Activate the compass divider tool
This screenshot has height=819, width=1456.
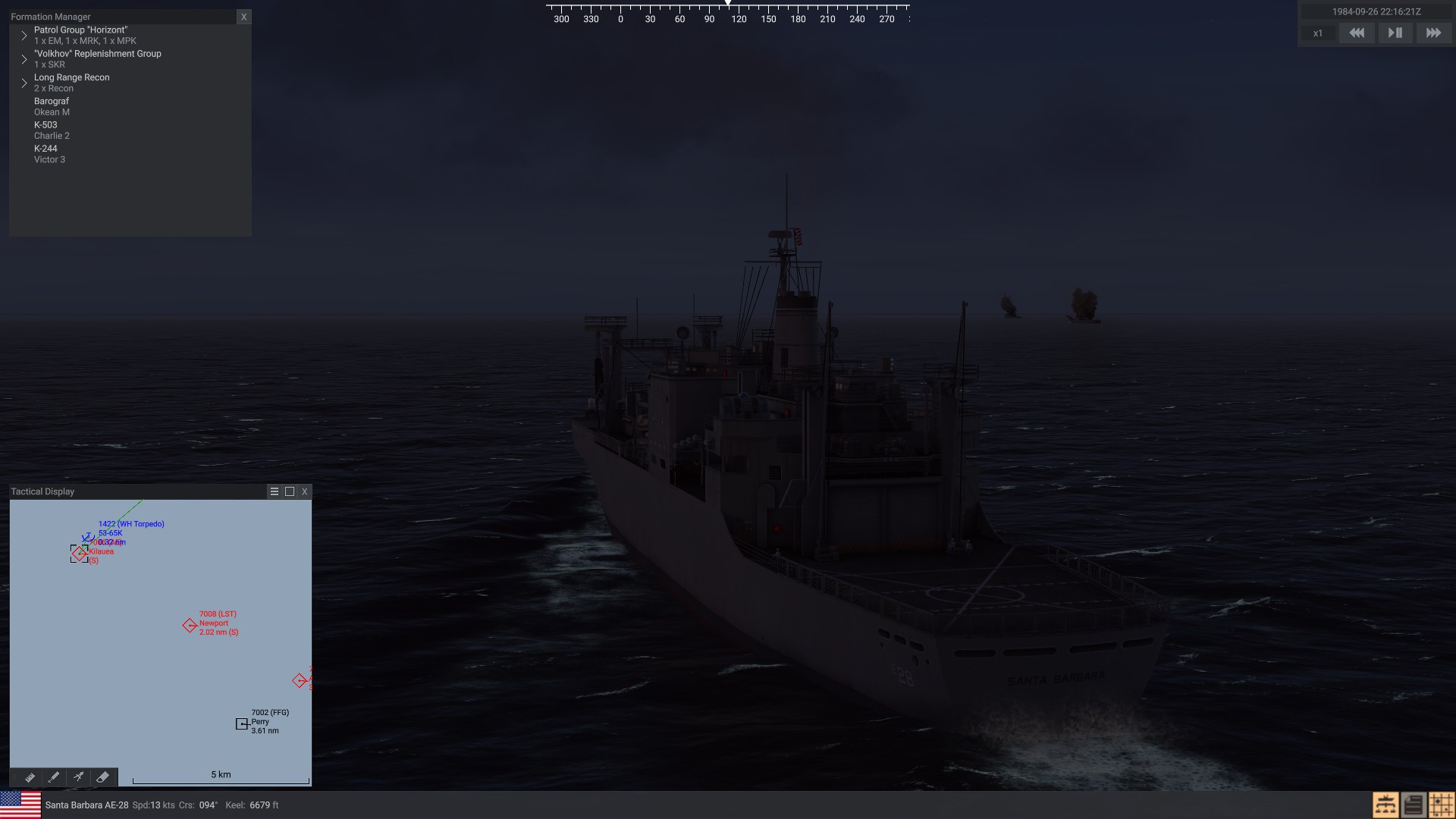pos(78,777)
